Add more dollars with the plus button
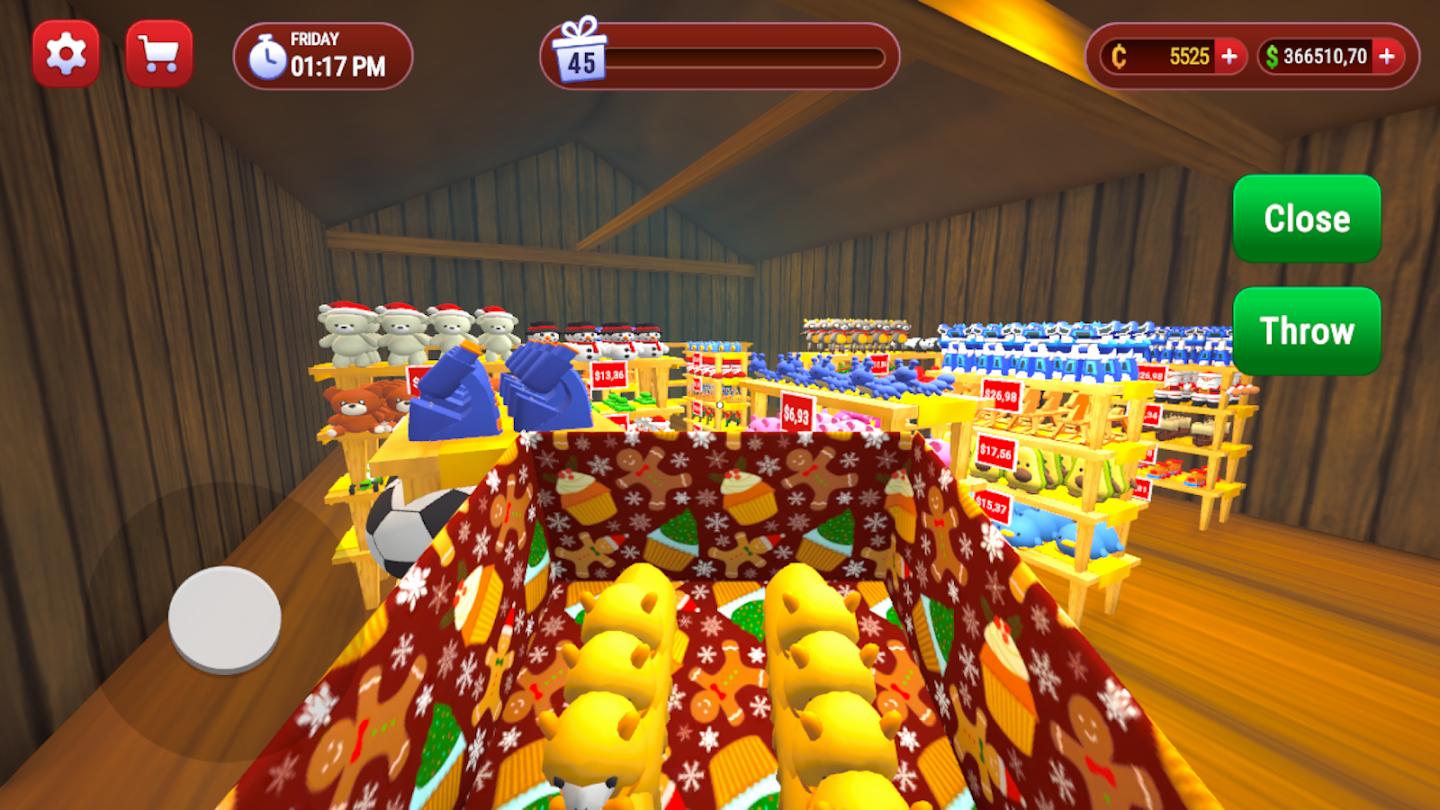The width and height of the screenshot is (1440, 810). click(x=1386, y=57)
